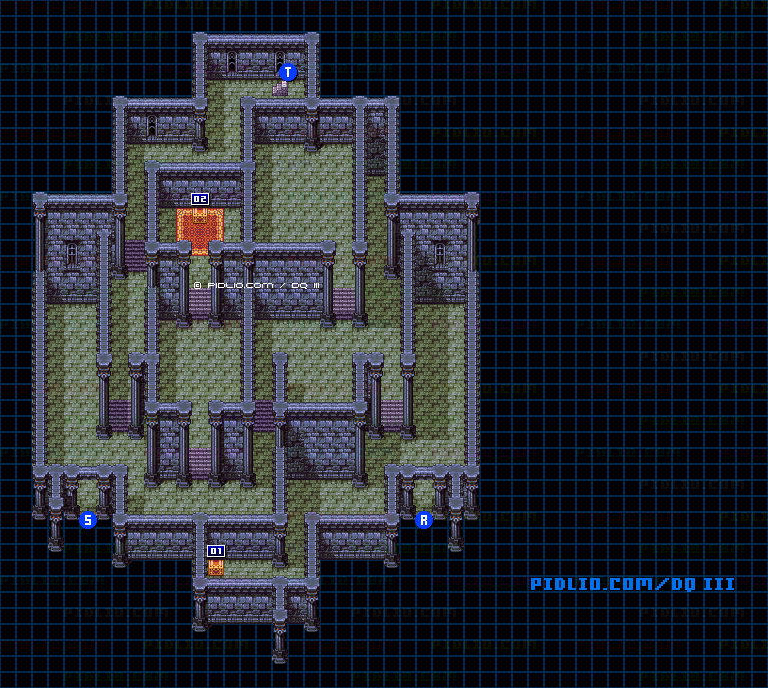This screenshot has height=688, width=768.
Task: Choose the blue R map marker
Action: 423,520
